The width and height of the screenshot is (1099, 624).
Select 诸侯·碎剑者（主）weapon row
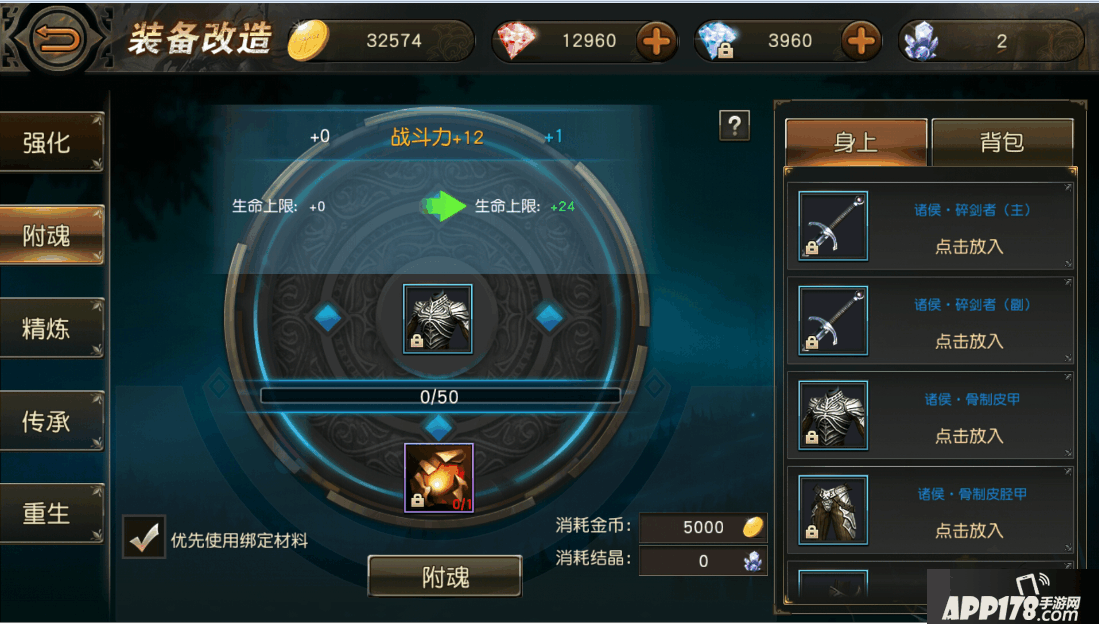click(x=930, y=227)
